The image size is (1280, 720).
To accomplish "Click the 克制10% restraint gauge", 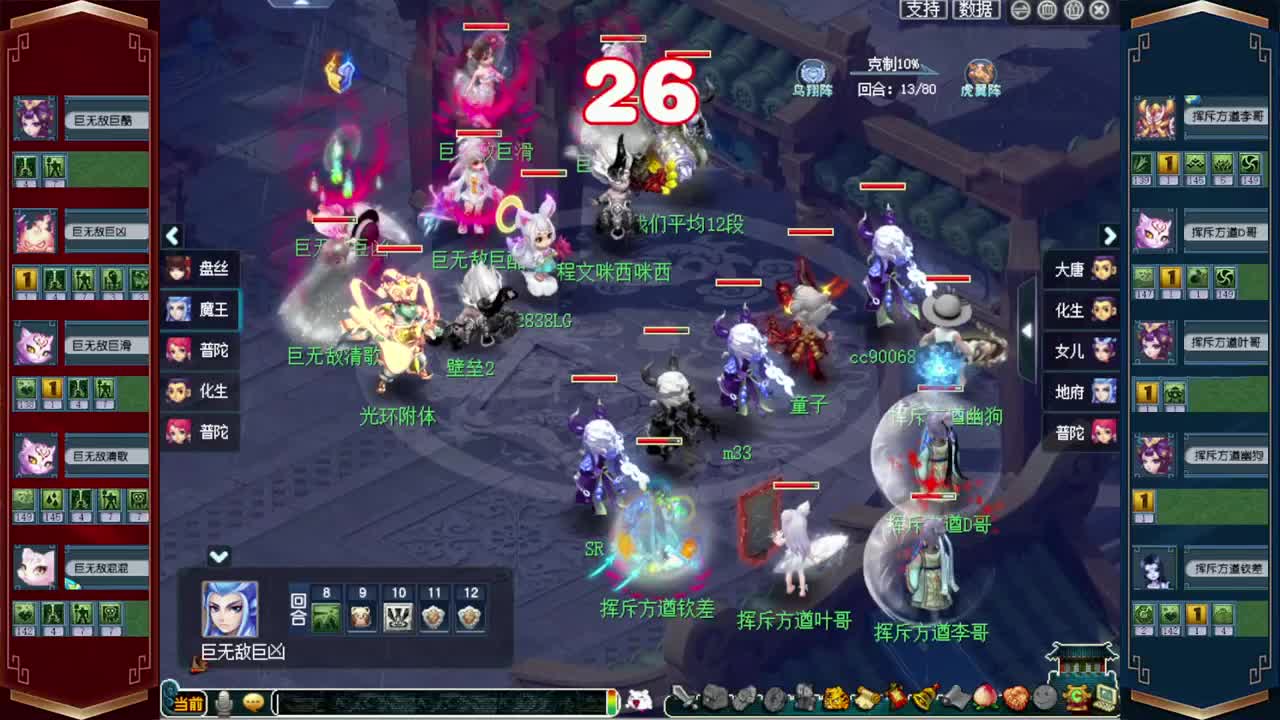I will 895,62.
